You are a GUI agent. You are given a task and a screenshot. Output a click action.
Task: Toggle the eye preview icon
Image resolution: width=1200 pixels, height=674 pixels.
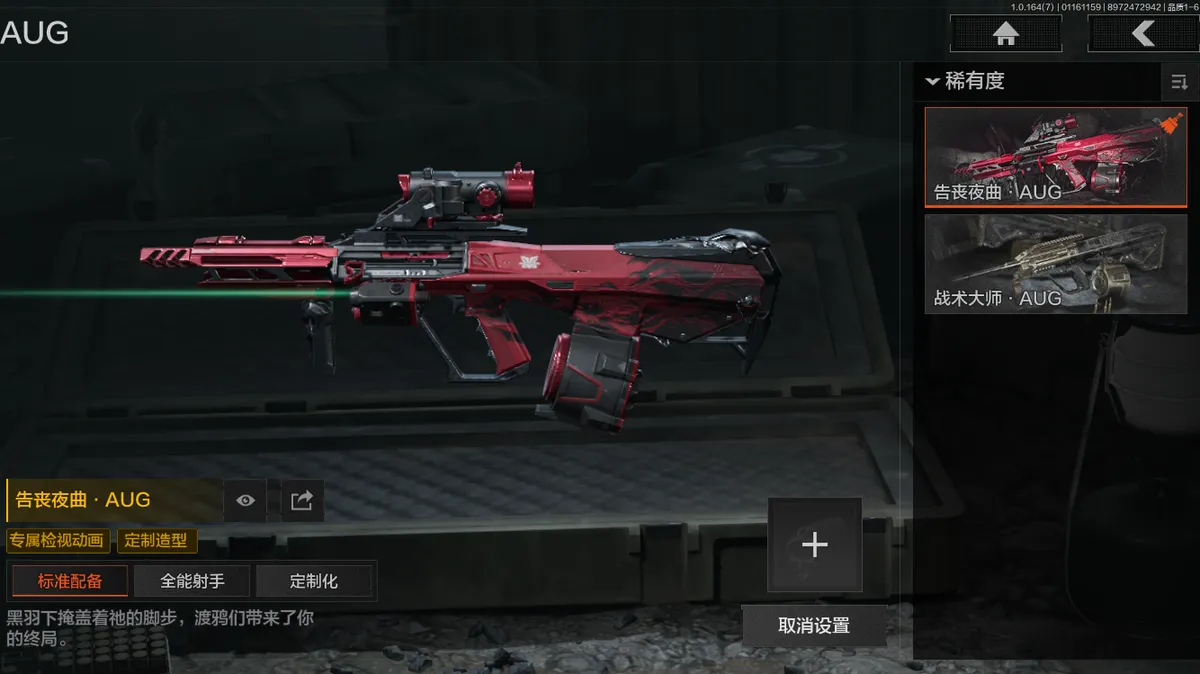tap(245, 500)
